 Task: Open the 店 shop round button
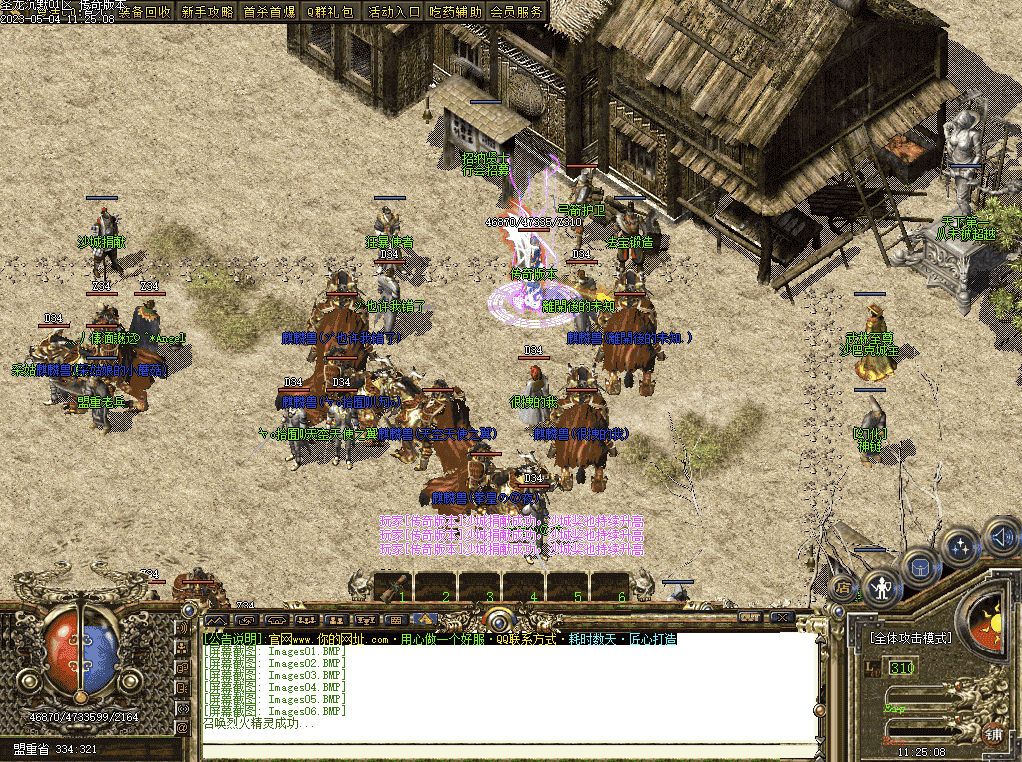843,587
